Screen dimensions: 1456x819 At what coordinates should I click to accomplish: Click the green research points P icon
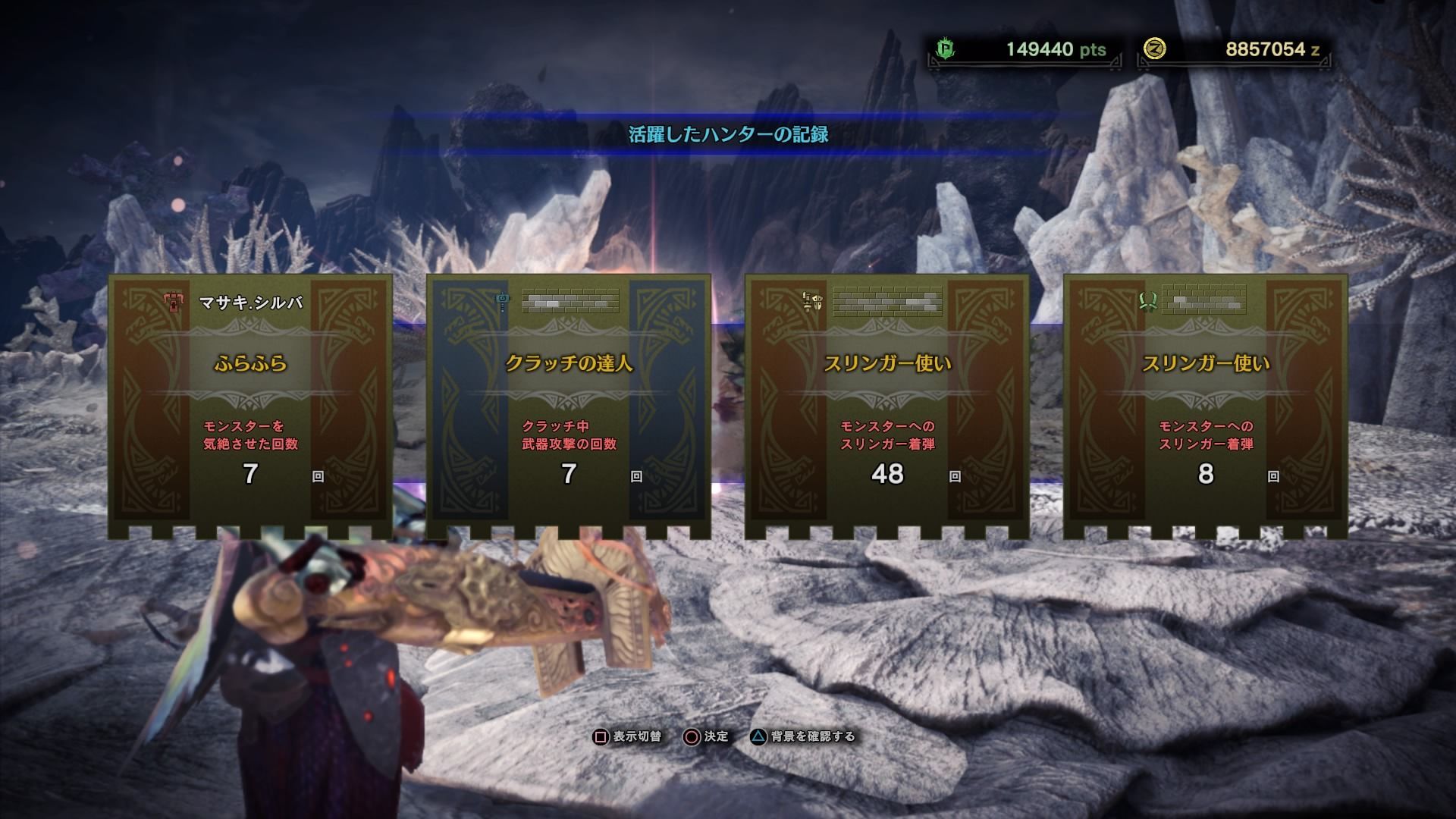coord(943,46)
